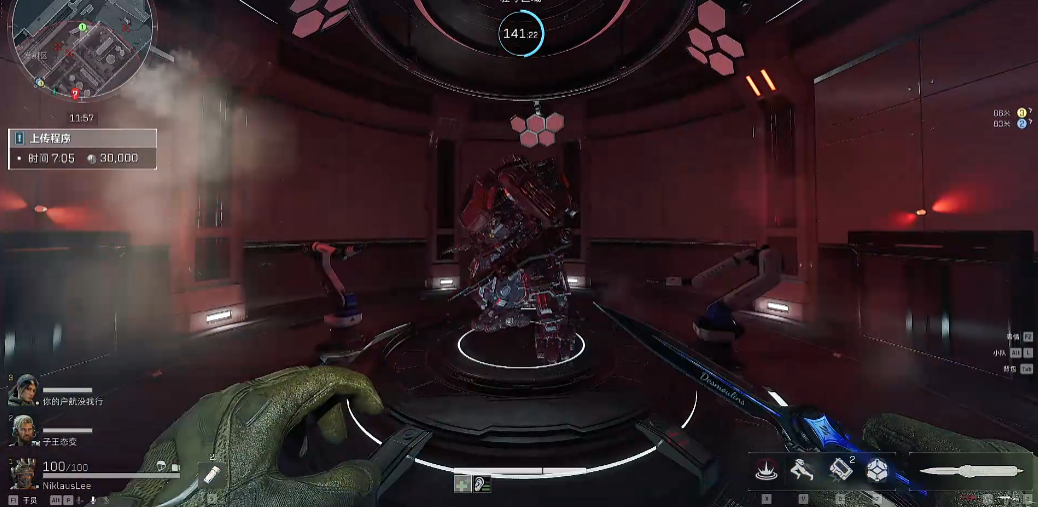Activate the sprinting figure ability
The width and height of the screenshot is (1038, 507).
point(801,470)
